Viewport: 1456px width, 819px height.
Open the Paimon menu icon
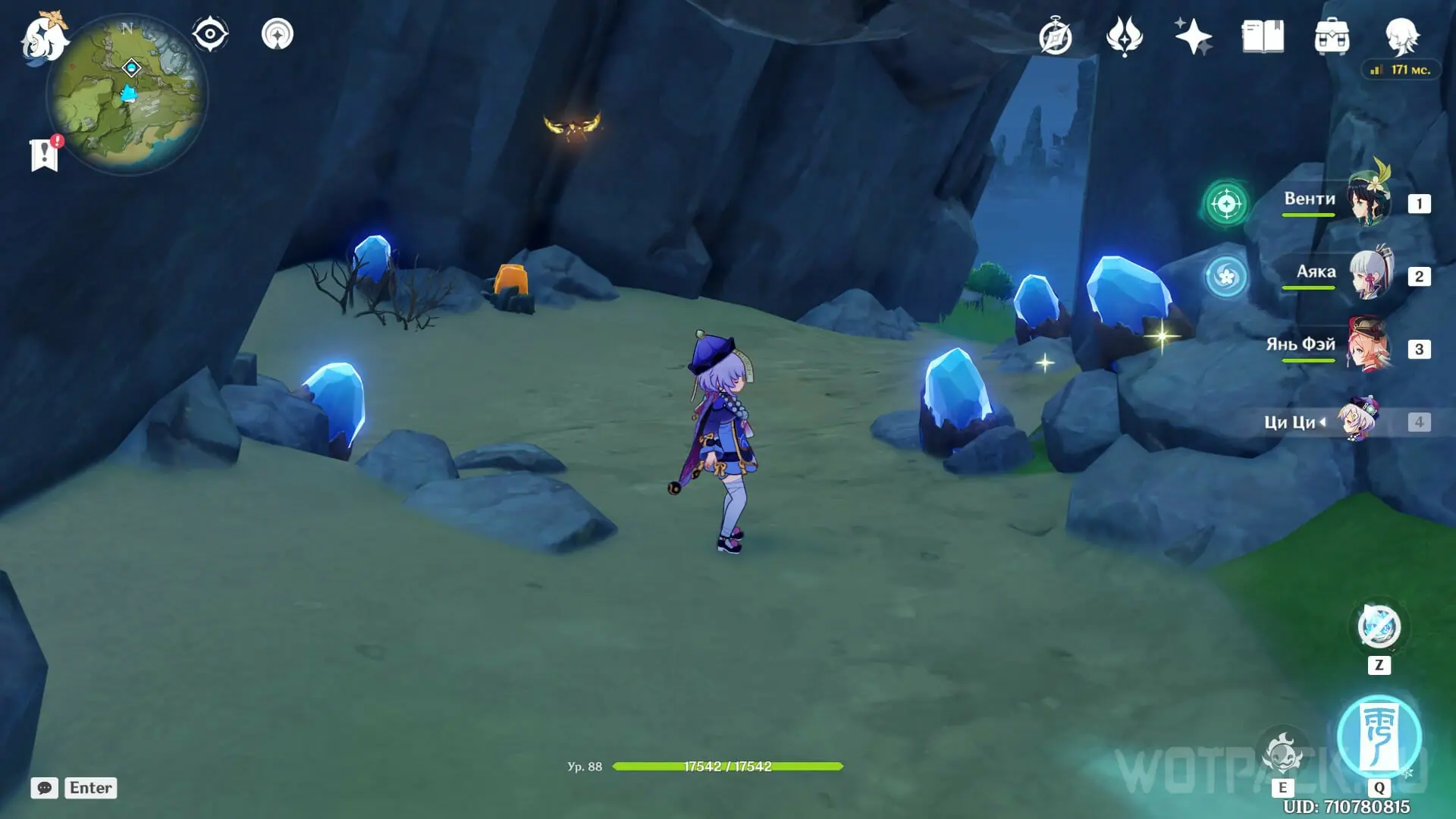(44, 38)
